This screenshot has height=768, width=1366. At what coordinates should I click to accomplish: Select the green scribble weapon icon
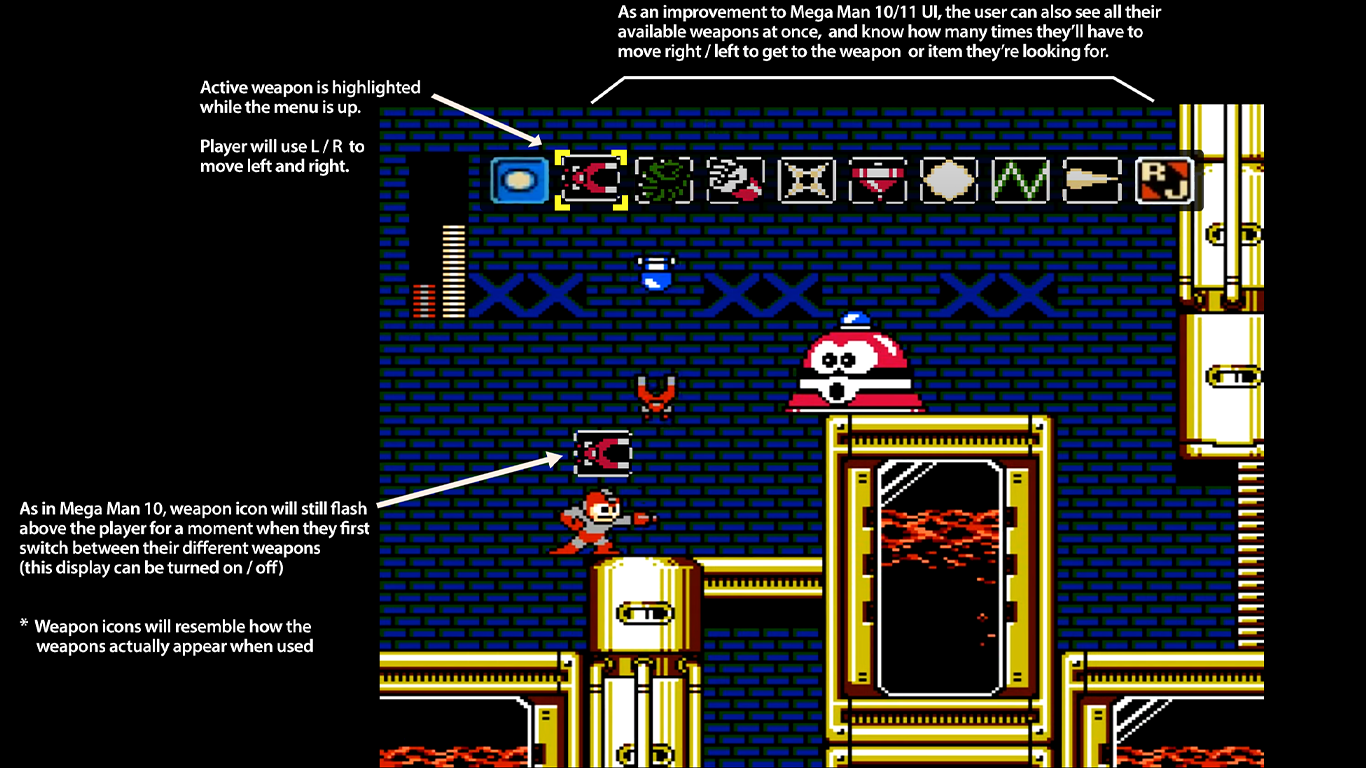tap(664, 181)
